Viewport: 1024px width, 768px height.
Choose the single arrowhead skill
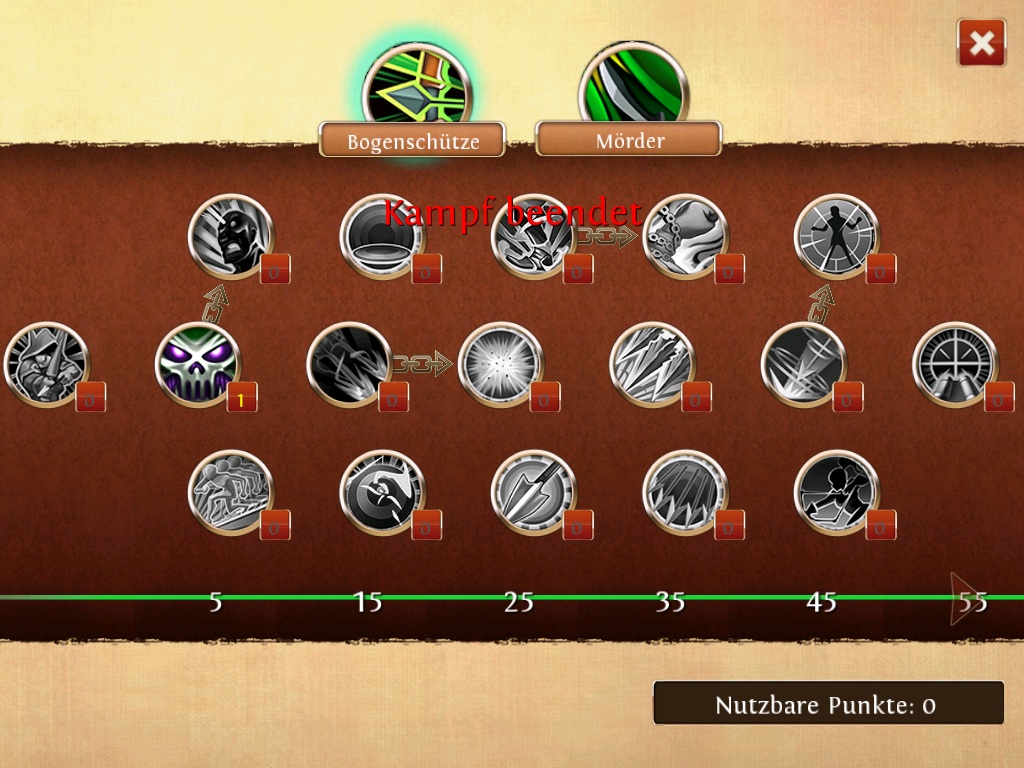[x=533, y=493]
